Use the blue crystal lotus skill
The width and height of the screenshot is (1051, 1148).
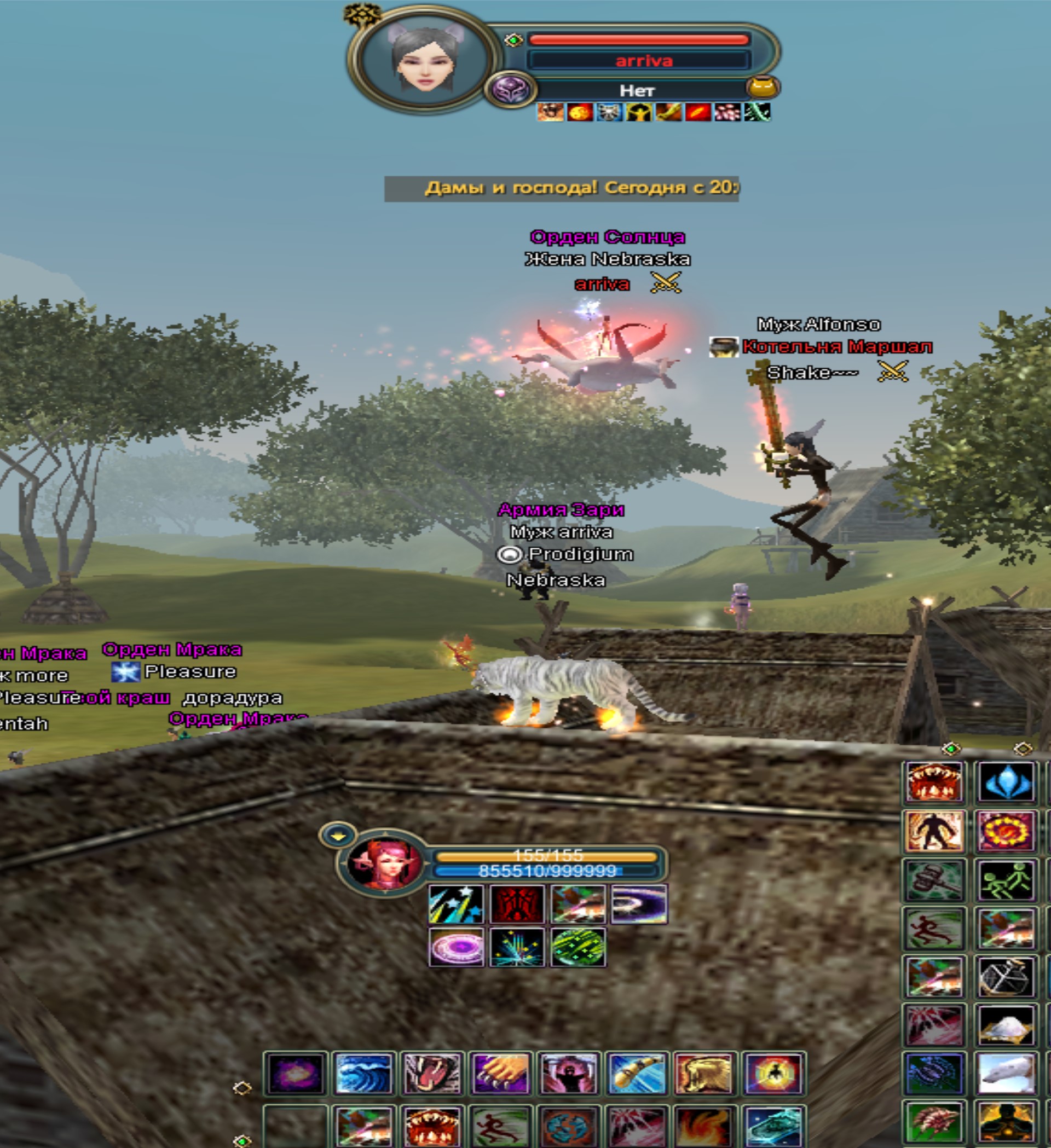(x=1006, y=783)
